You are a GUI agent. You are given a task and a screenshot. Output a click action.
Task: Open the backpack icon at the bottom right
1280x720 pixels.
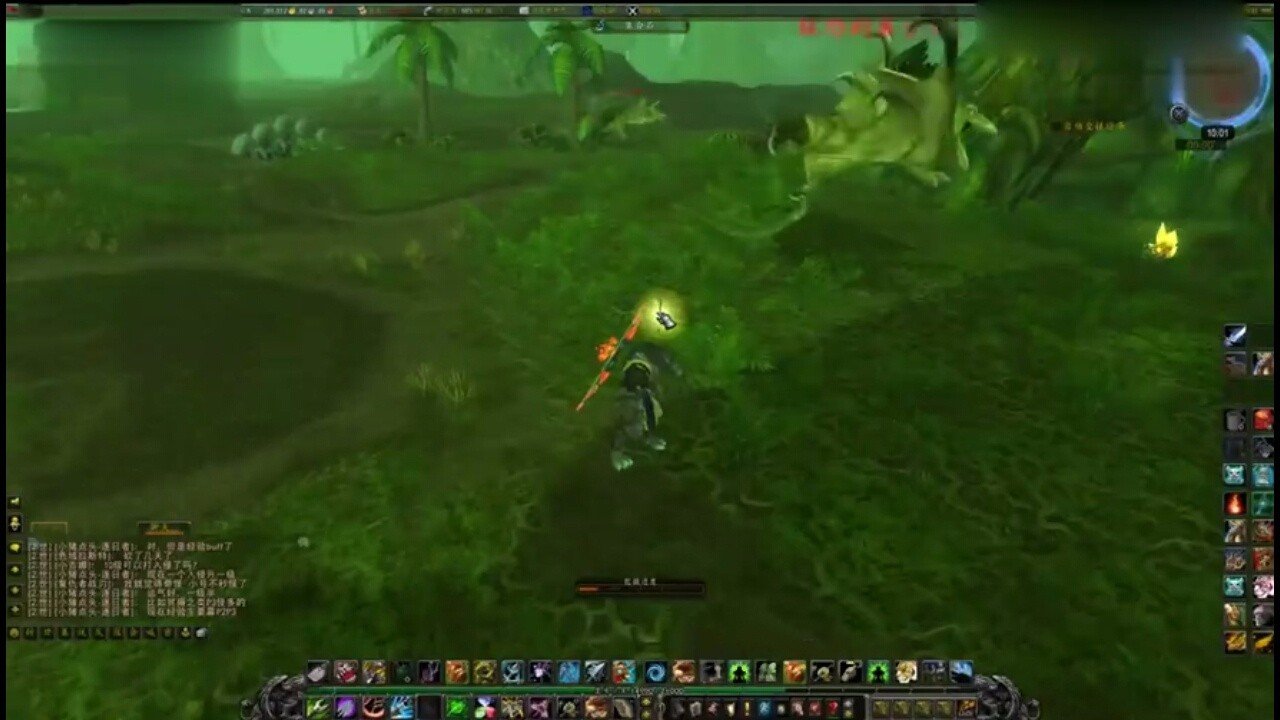point(966,705)
